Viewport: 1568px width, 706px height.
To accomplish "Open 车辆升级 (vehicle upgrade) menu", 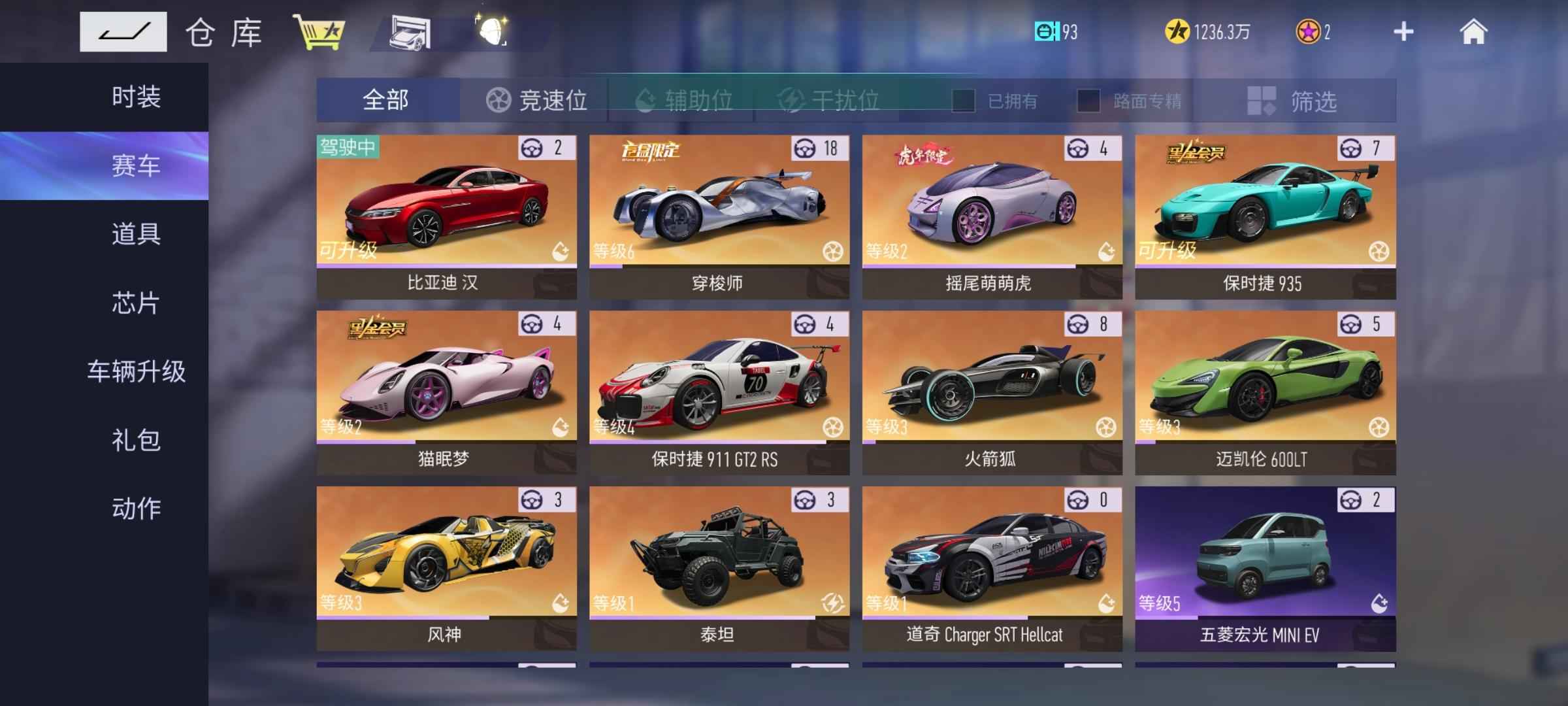I will point(136,371).
